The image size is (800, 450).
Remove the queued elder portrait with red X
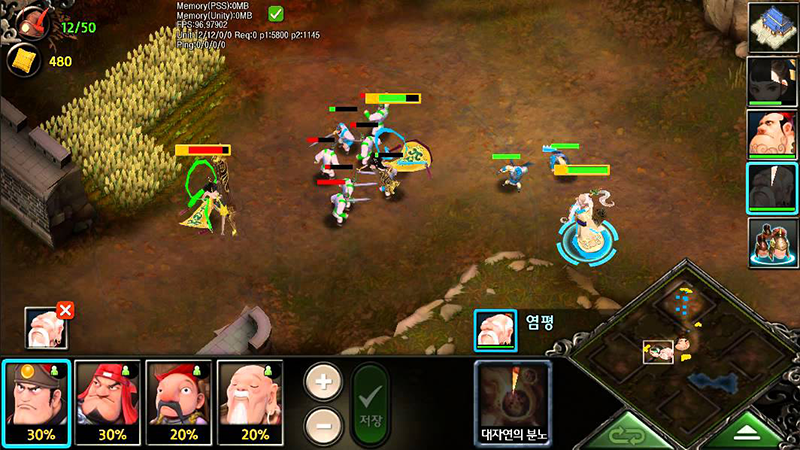pyautogui.click(x=65, y=311)
